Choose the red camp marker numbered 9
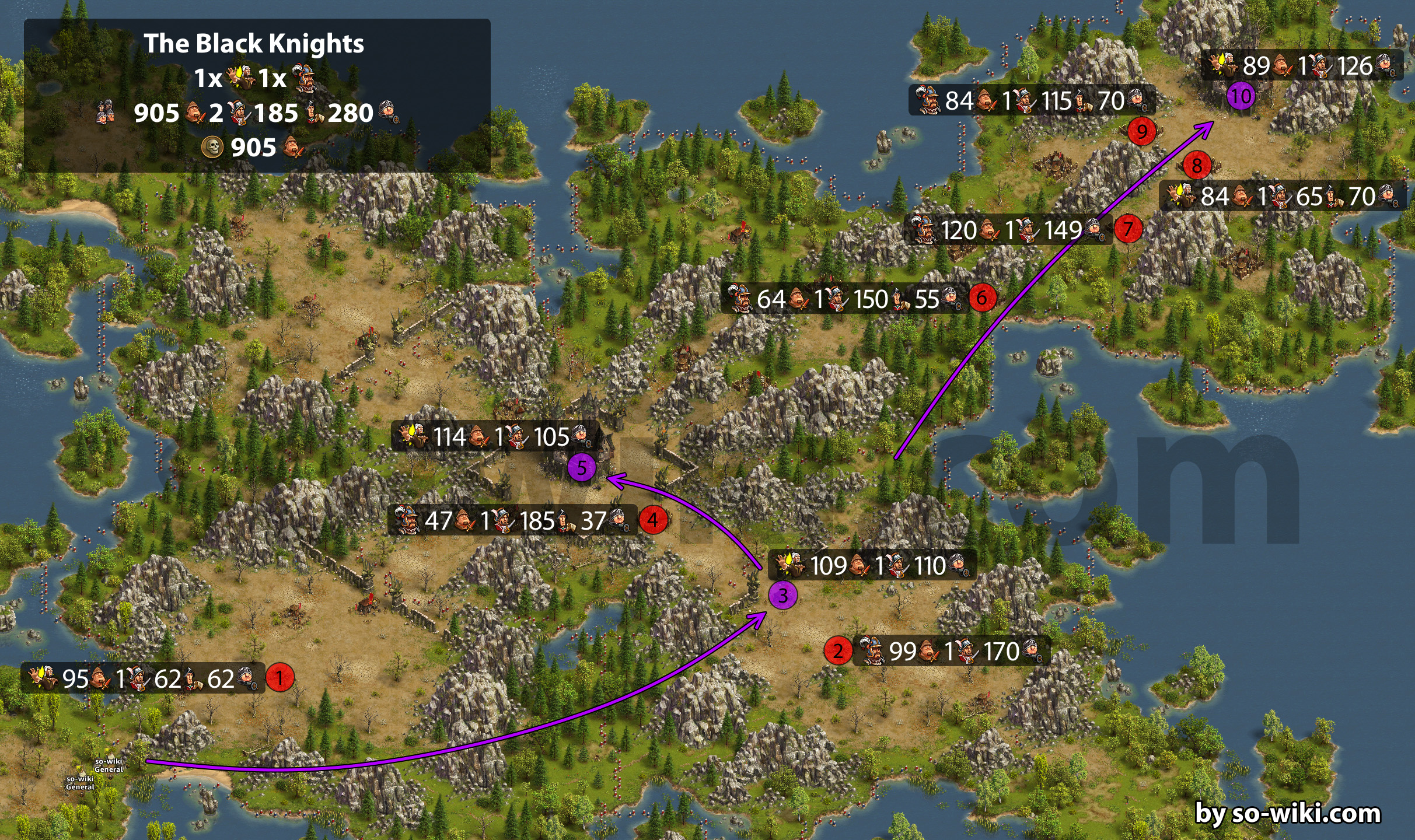The height and width of the screenshot is (840, 1415). [1141, 131]
